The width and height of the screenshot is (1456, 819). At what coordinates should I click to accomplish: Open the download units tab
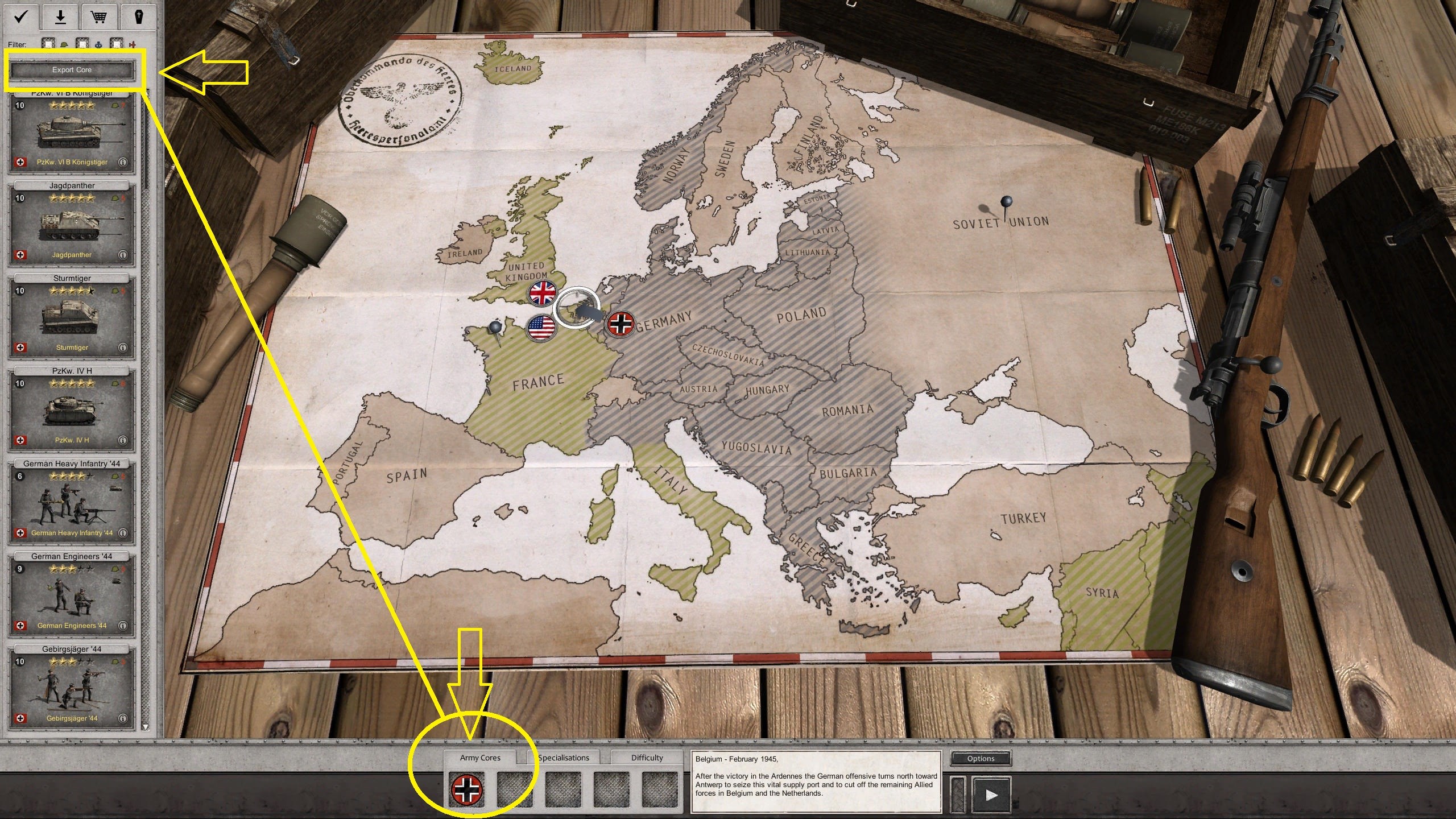tap(60, 16)
